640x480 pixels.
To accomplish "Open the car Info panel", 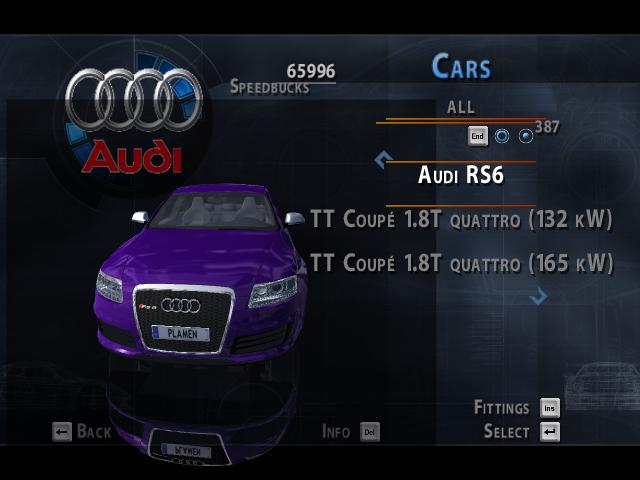I will coord(350,432).
